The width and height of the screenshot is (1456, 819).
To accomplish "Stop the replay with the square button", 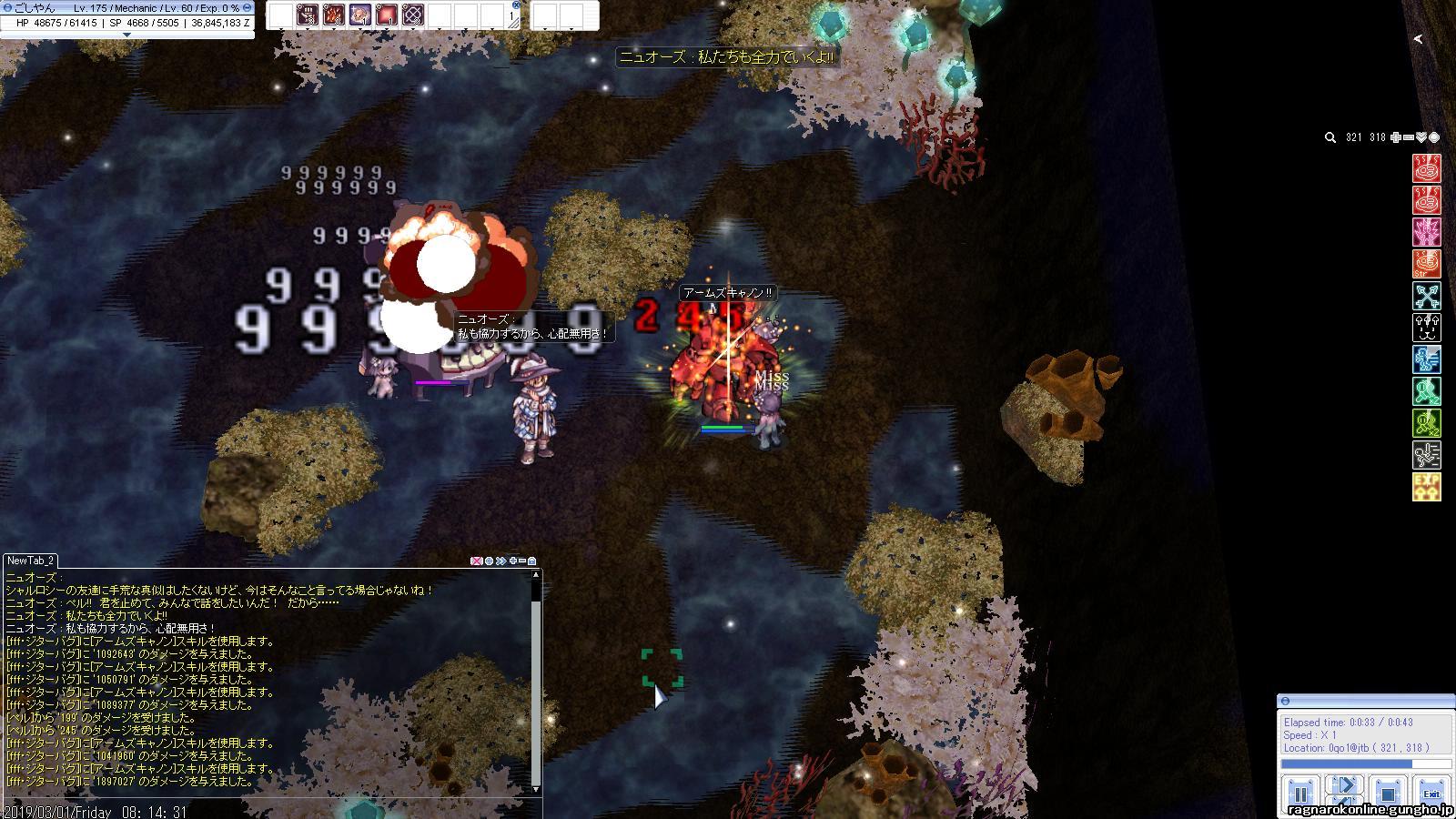I will 1387,792.
